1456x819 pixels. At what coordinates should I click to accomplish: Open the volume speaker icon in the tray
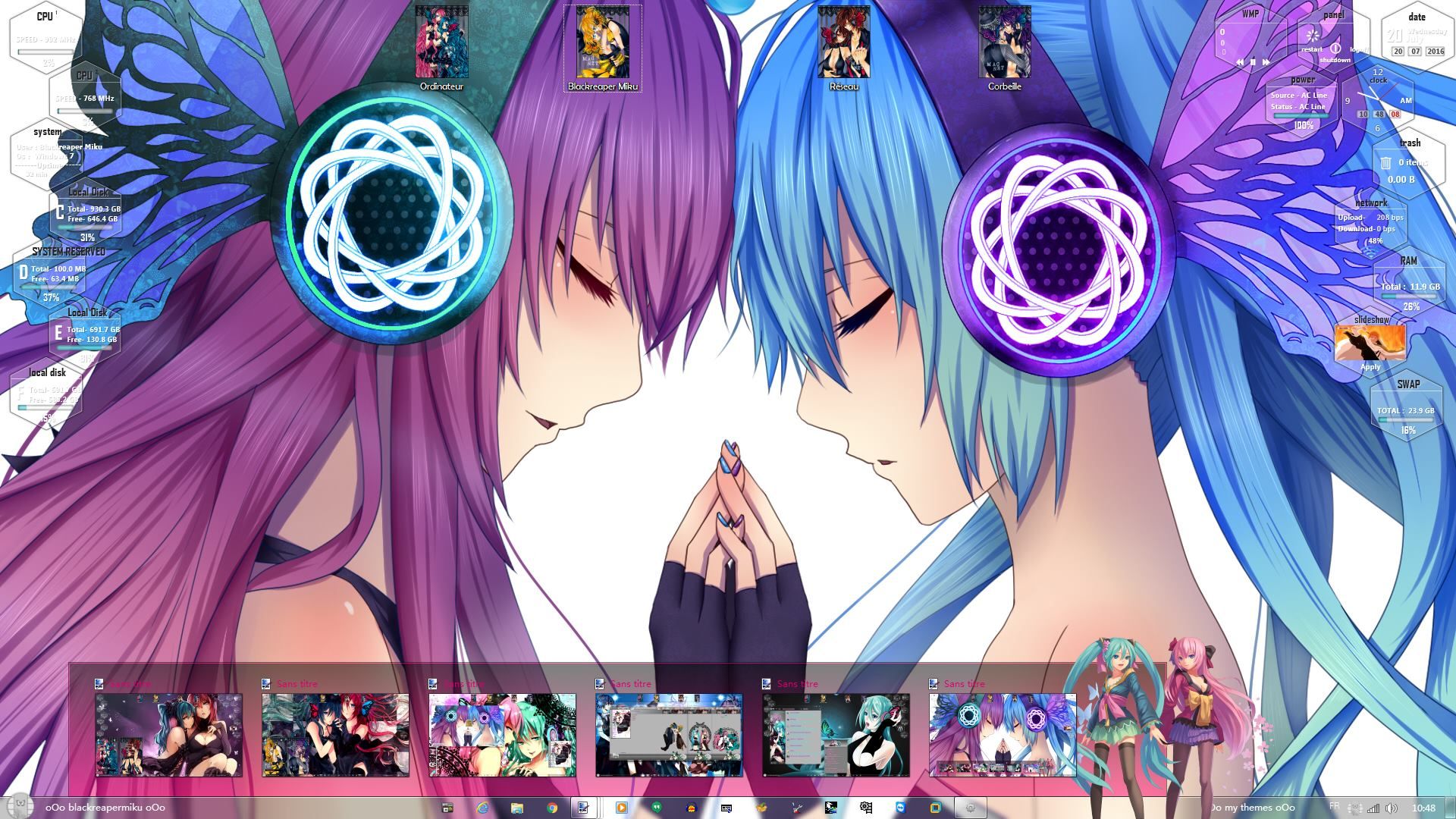click(x=1392, y=808)
